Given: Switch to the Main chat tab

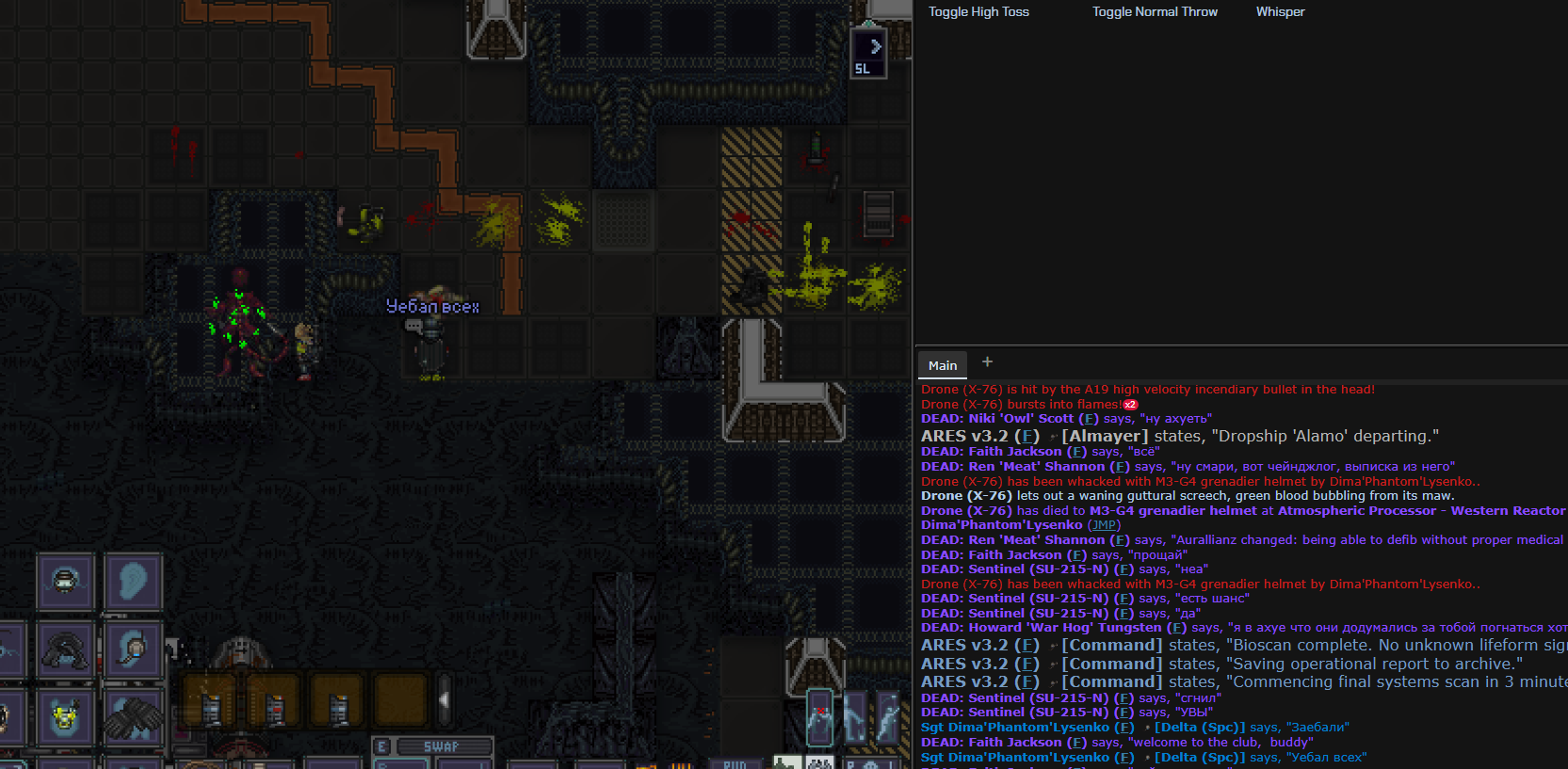Looking at the screenshot, I should tap(942, 365).
